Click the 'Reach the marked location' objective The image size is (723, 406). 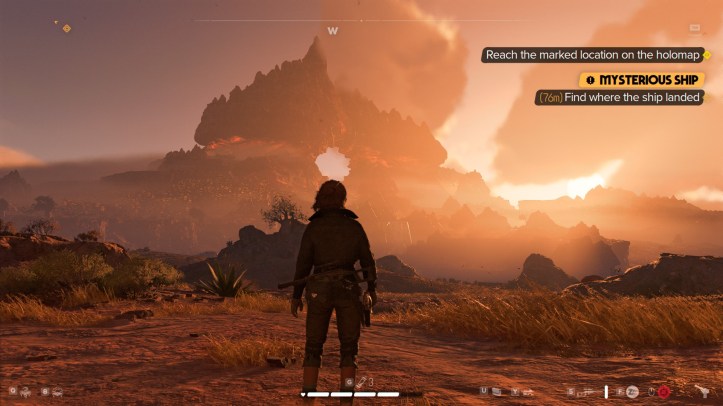tap(588, 55)
